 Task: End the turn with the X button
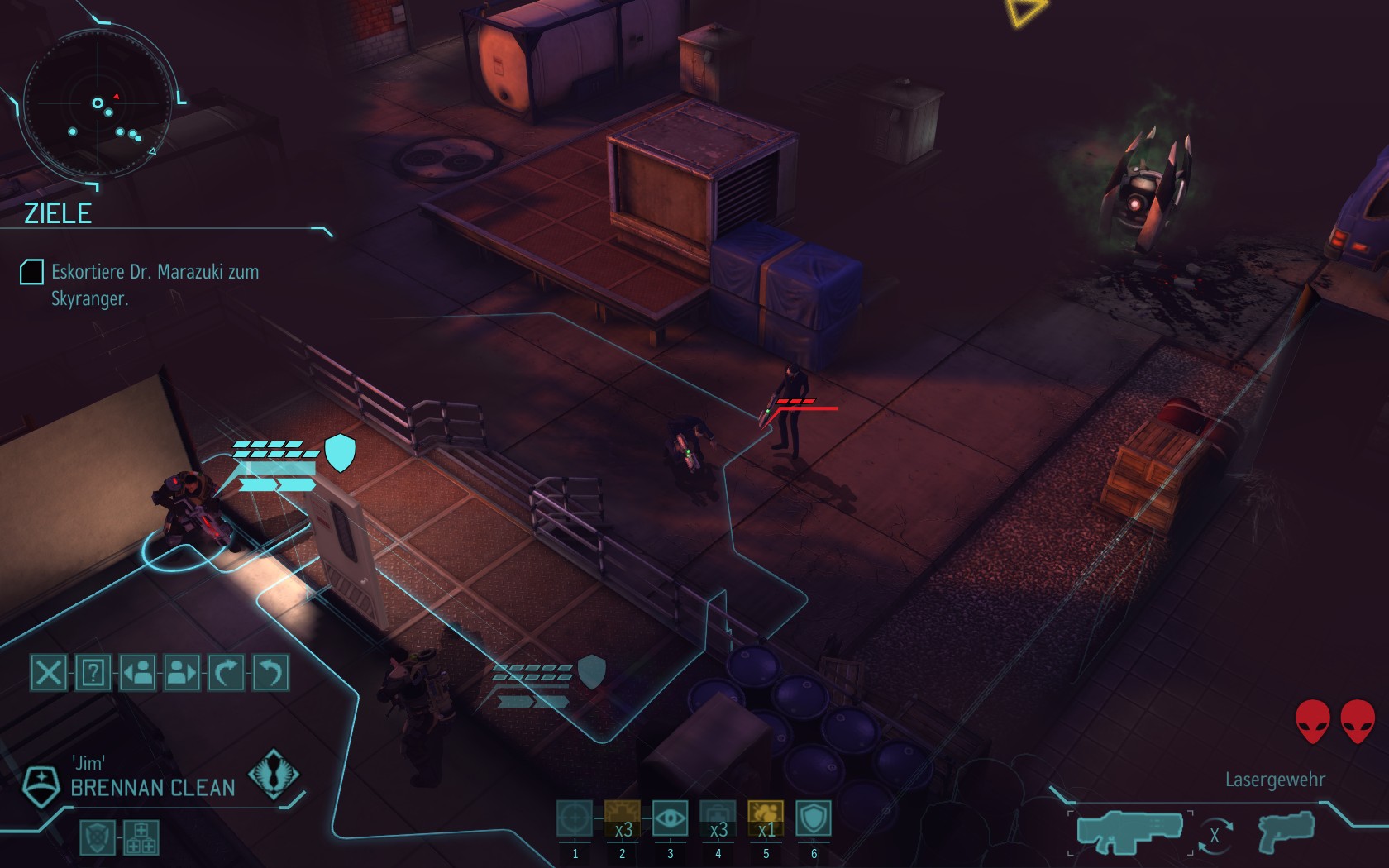coord(48,673)
